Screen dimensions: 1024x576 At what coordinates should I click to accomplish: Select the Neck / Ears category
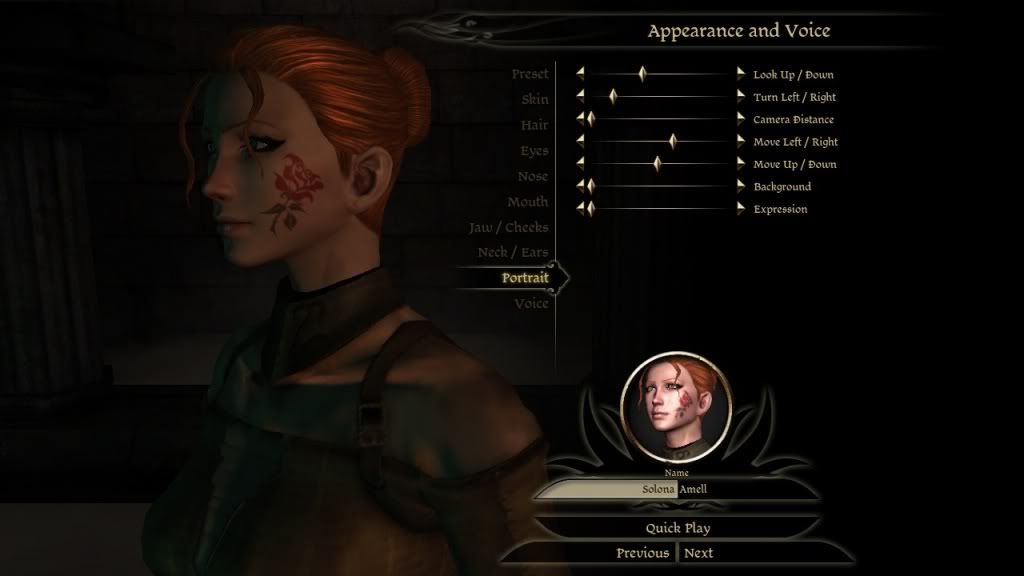pos(512,252)
